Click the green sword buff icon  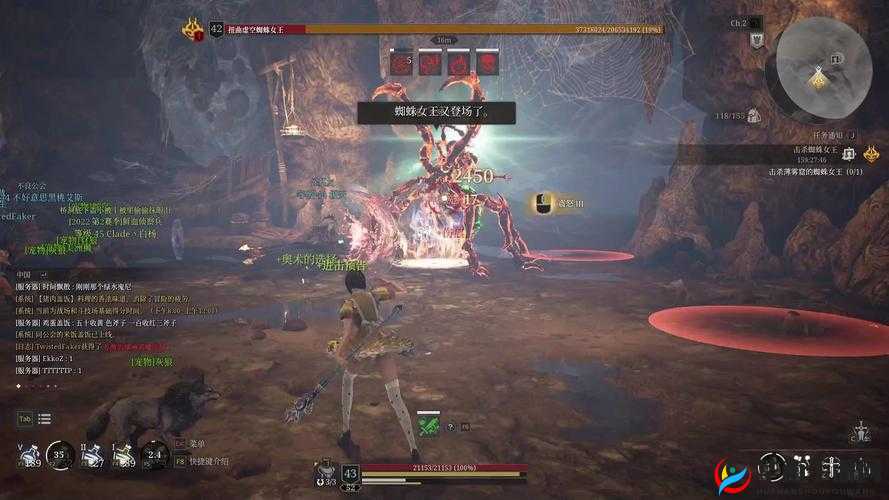tap(428, 425)
